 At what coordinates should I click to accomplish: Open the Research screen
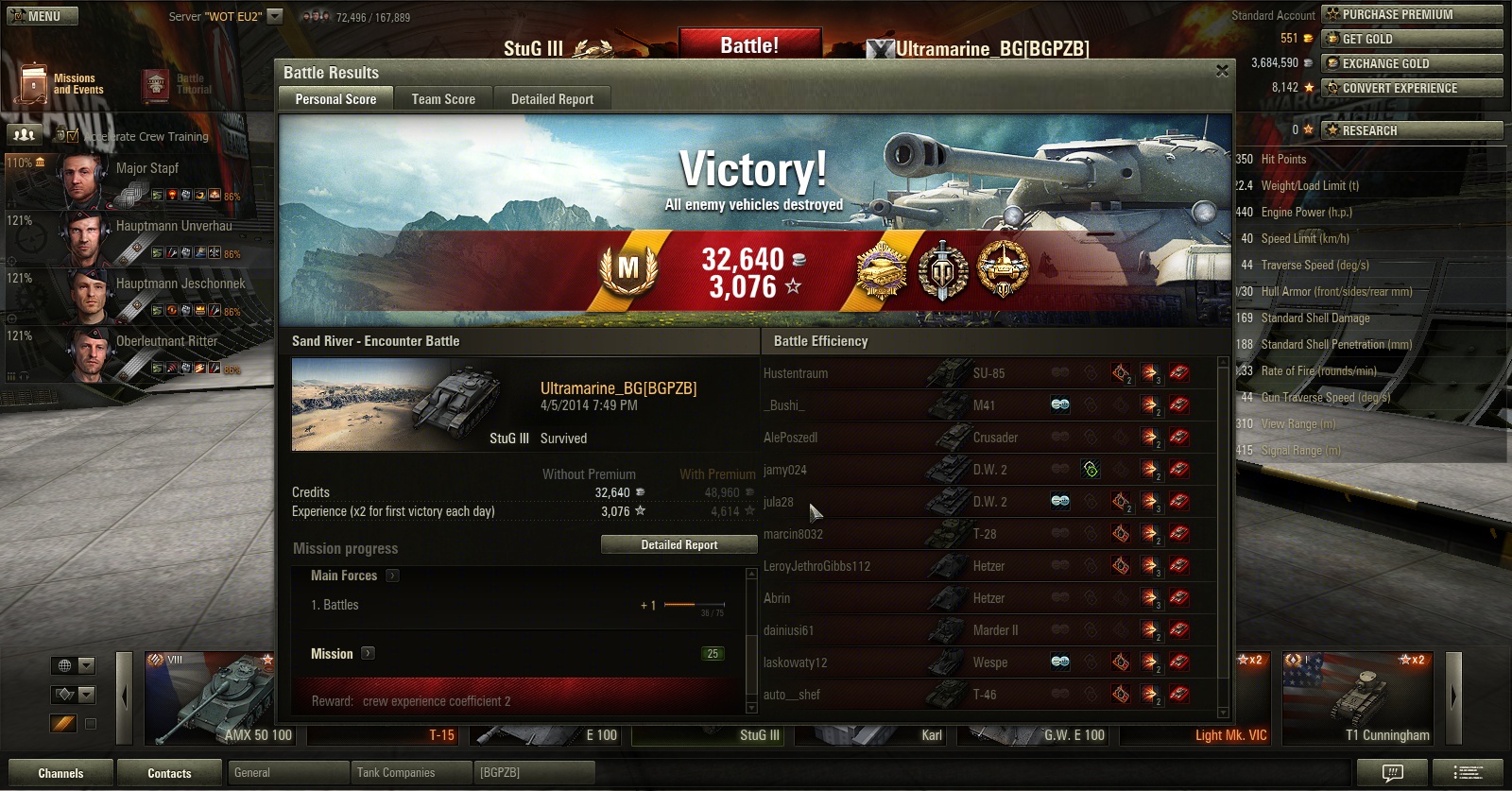tap(1412, 130)
